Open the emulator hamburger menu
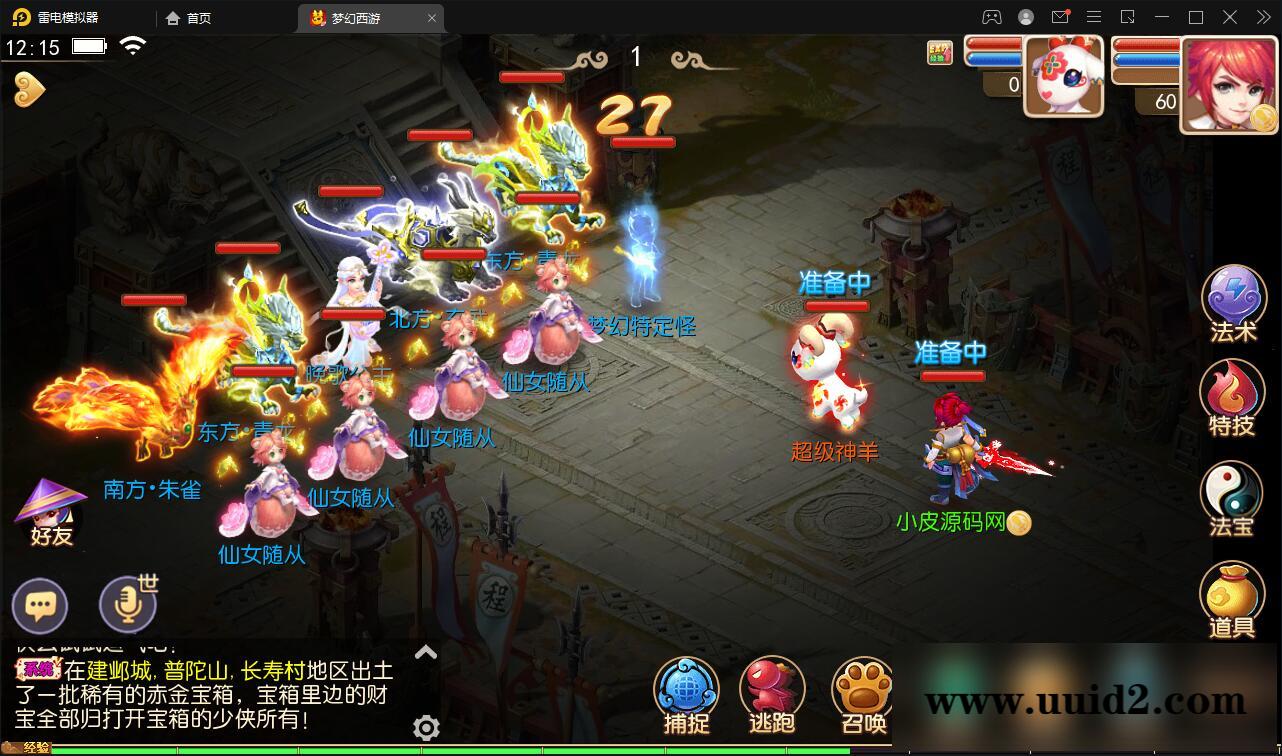 pyautogui.click(x=1094, y=17)
